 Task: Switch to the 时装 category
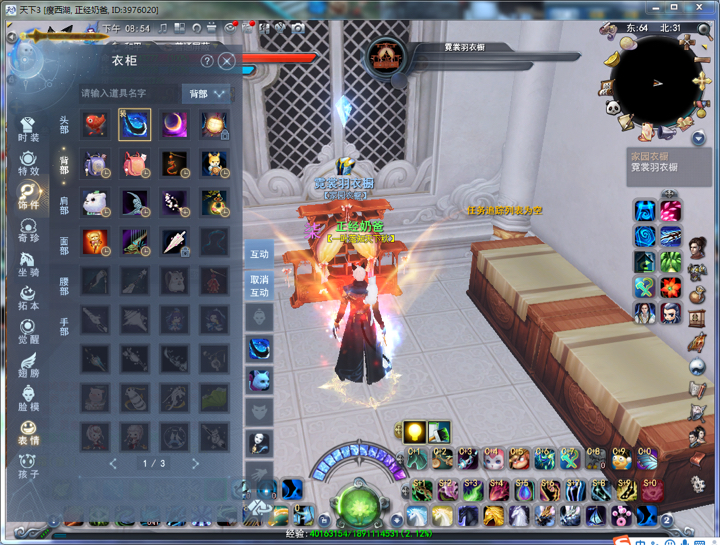[x=29, y=130]
